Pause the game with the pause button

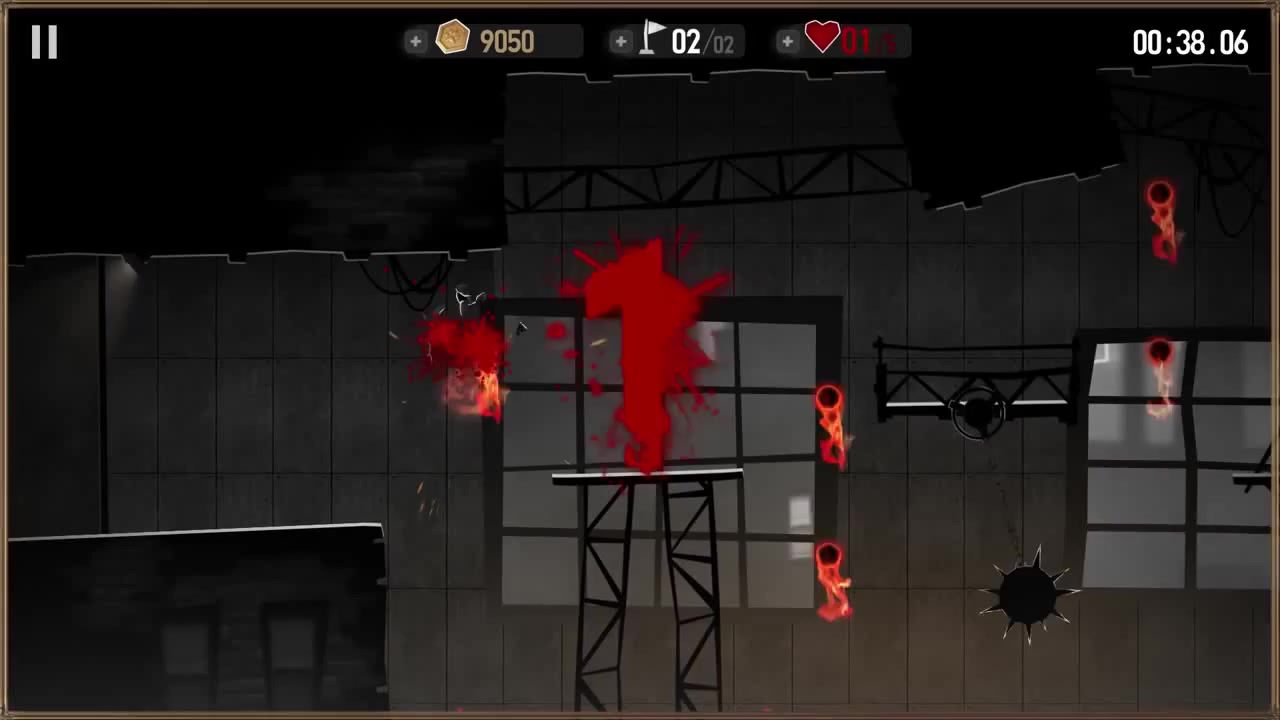44,42
